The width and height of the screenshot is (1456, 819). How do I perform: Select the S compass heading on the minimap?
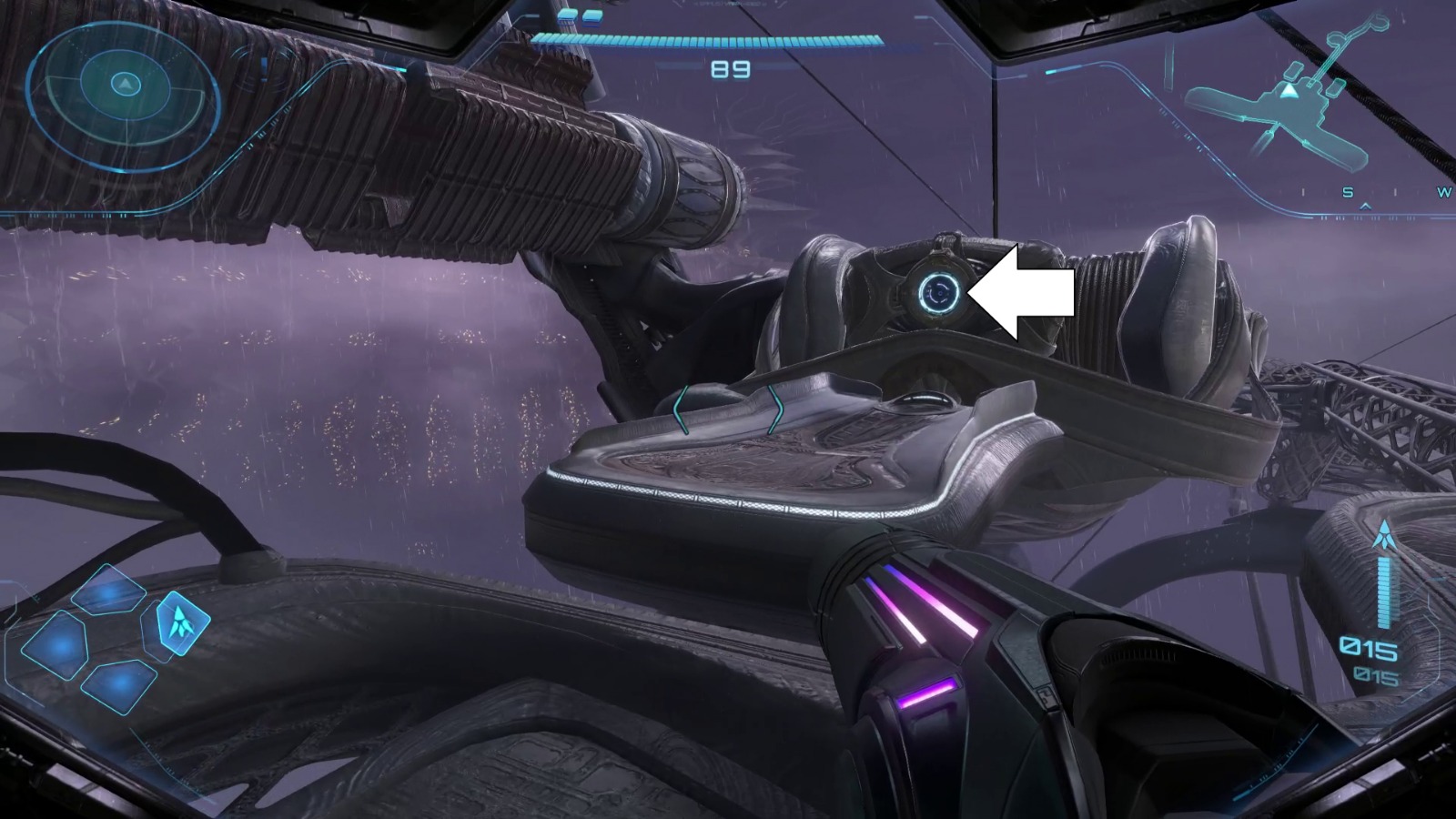(1347, 192)
